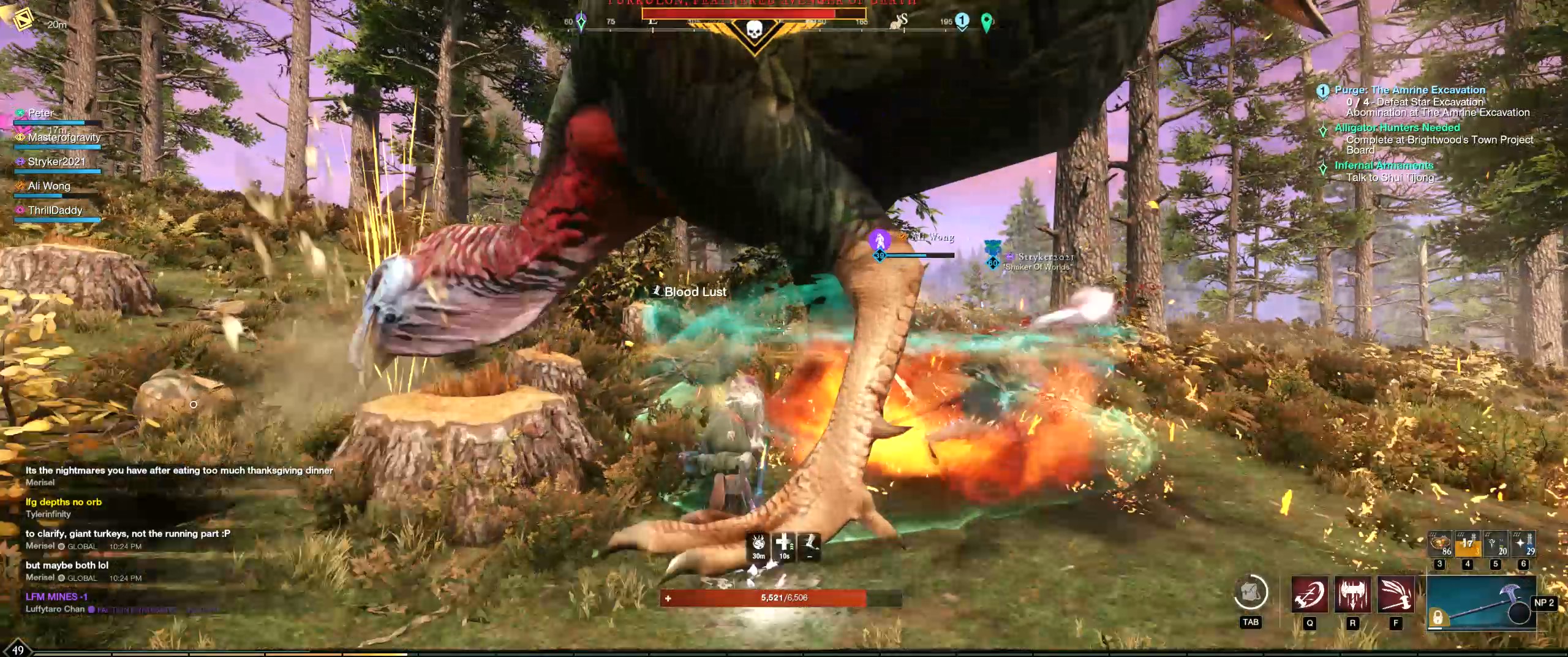Click the green waypoint pin on compass
This screenshot has height=657, width=1568.
[986, 23]
